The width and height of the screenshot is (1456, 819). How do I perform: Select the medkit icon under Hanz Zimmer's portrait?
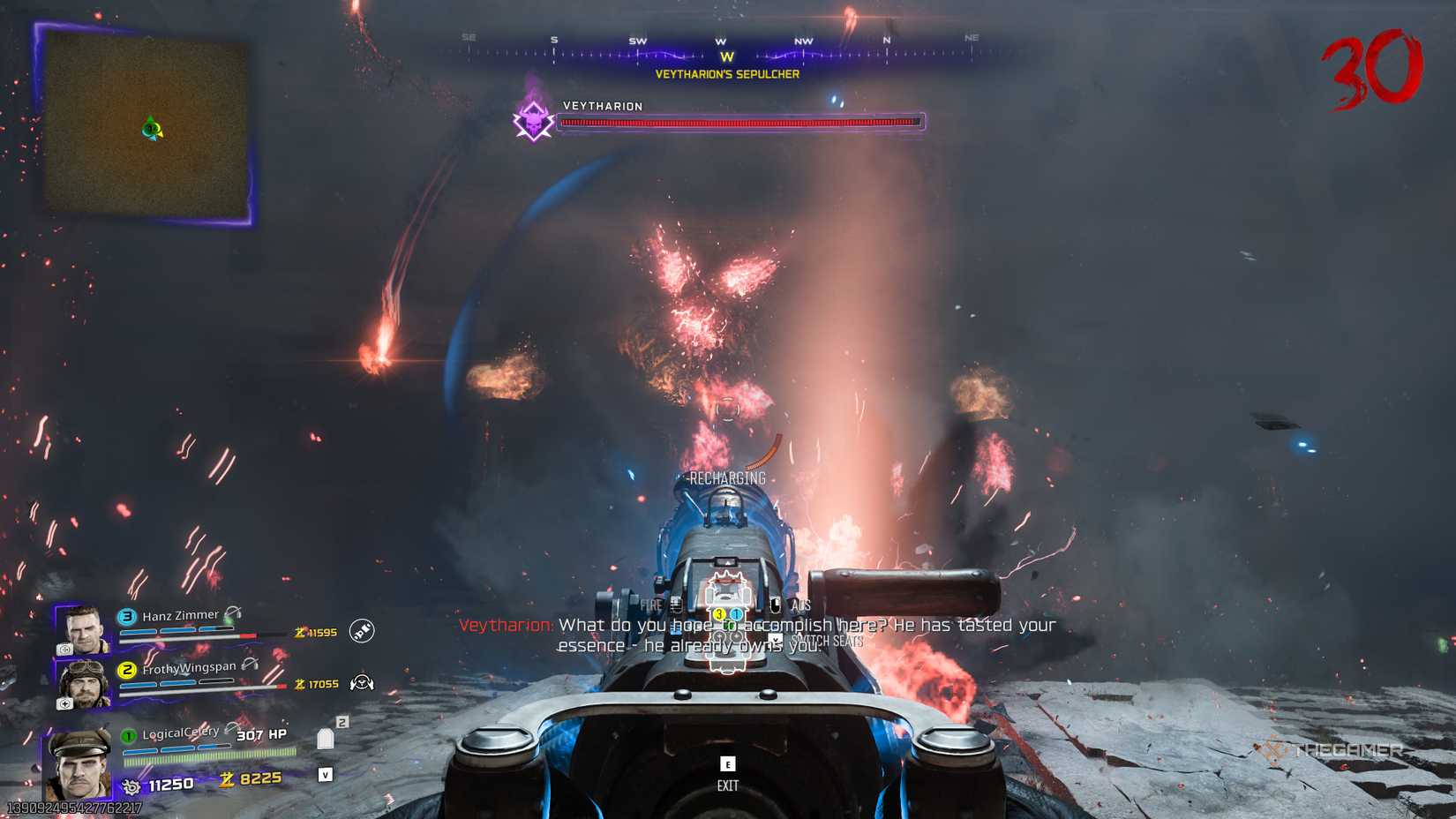point(66,650)
